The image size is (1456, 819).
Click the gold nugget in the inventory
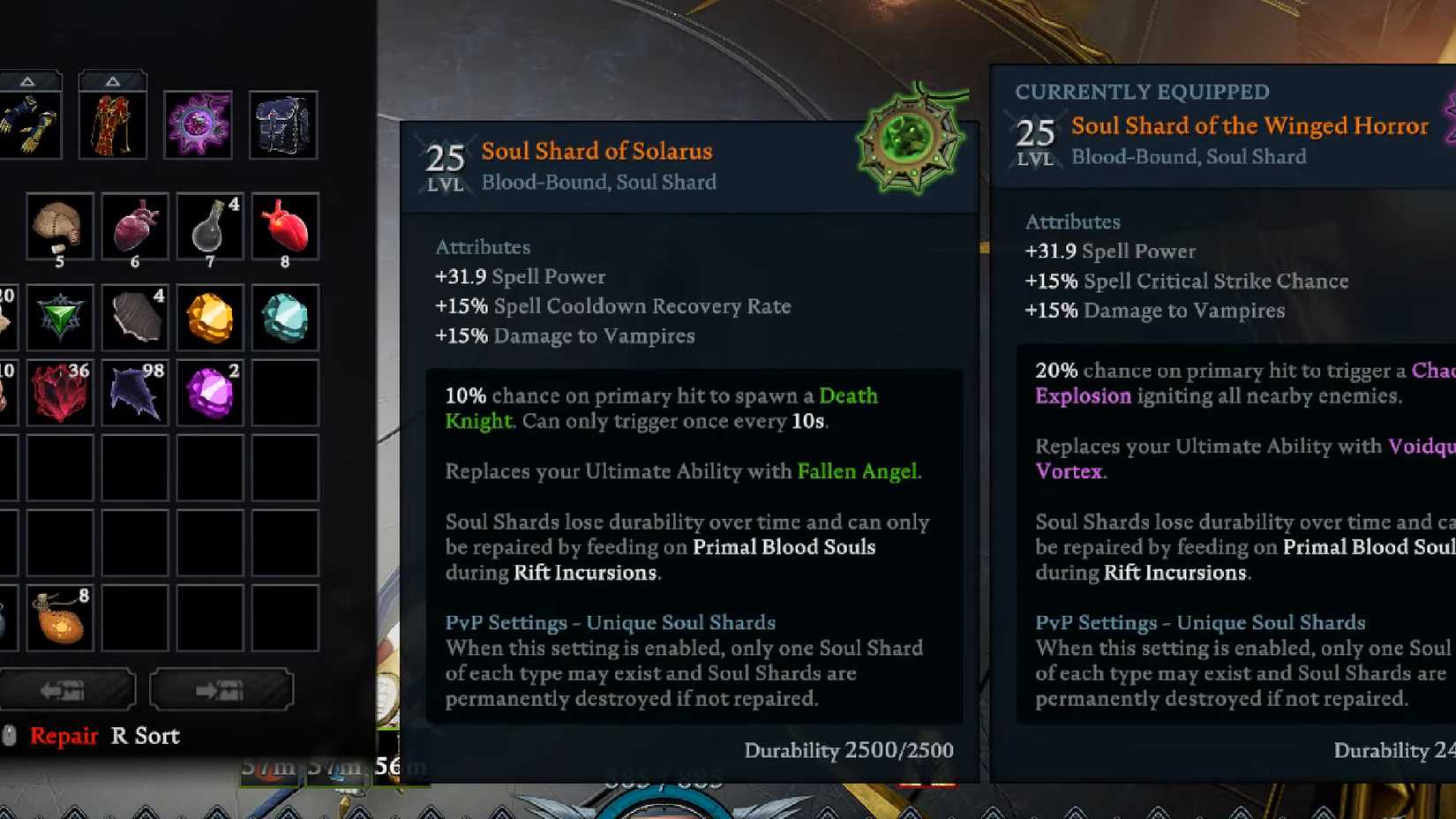(210, 316)
